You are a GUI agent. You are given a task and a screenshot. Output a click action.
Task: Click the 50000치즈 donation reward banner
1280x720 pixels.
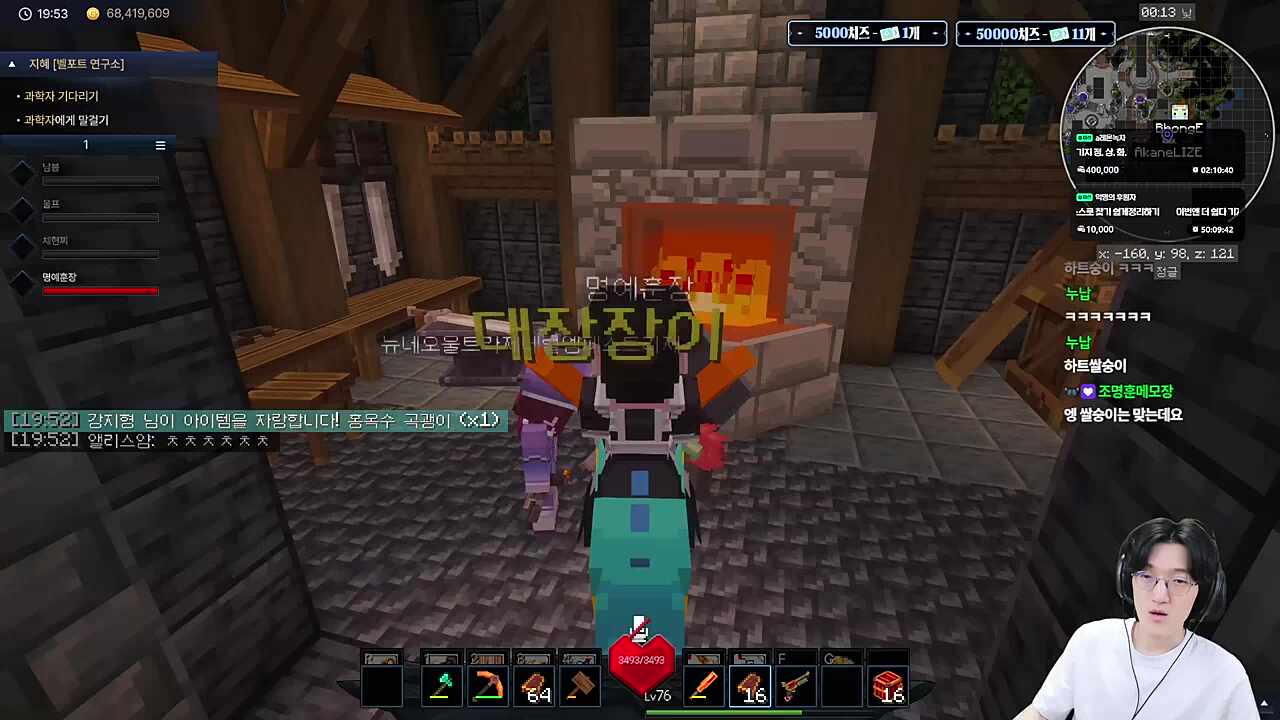[1035, 34]
